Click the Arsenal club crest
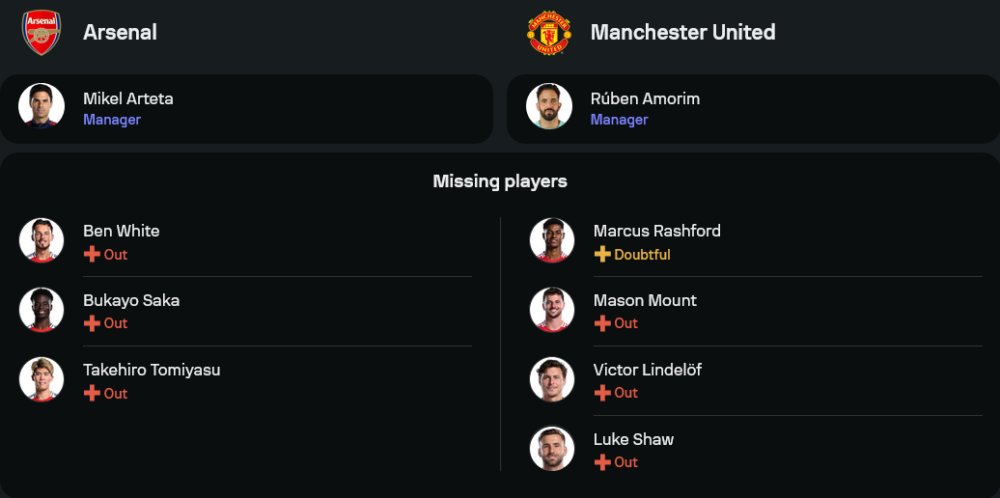 (x=41, y=32)
